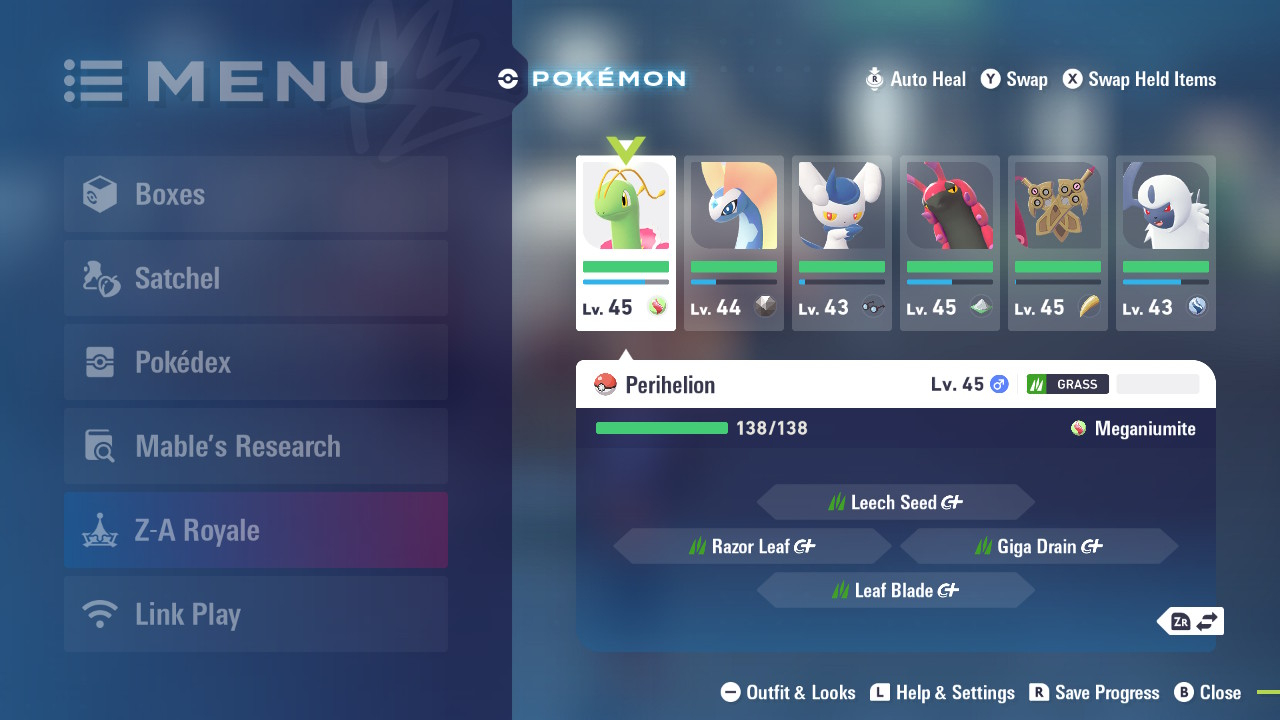Click the Meganiumite held item
Image resolution: width=1280 pixels, height=720 pixels.
coord(1133,429)
